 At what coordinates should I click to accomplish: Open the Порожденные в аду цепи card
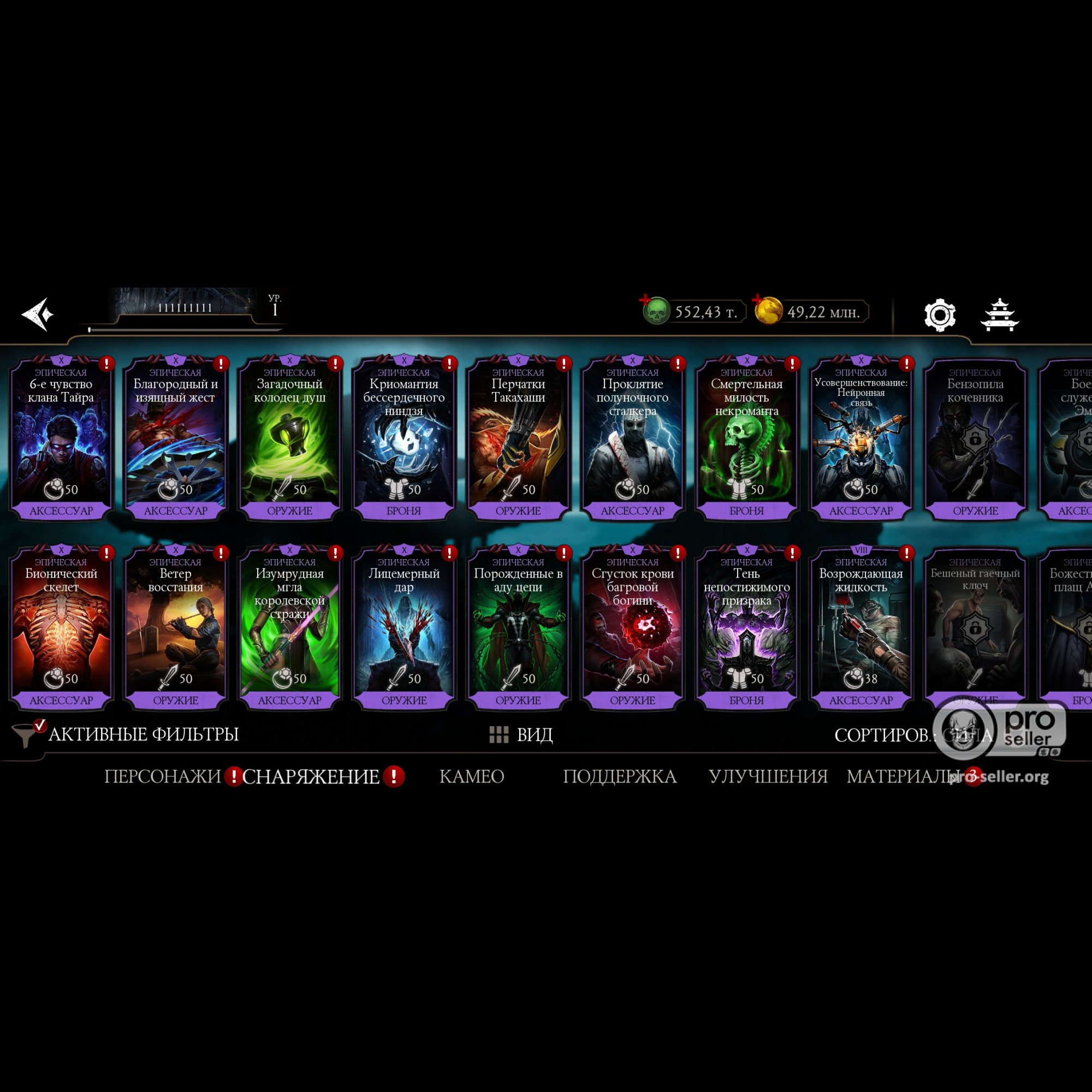pos(518,627)
